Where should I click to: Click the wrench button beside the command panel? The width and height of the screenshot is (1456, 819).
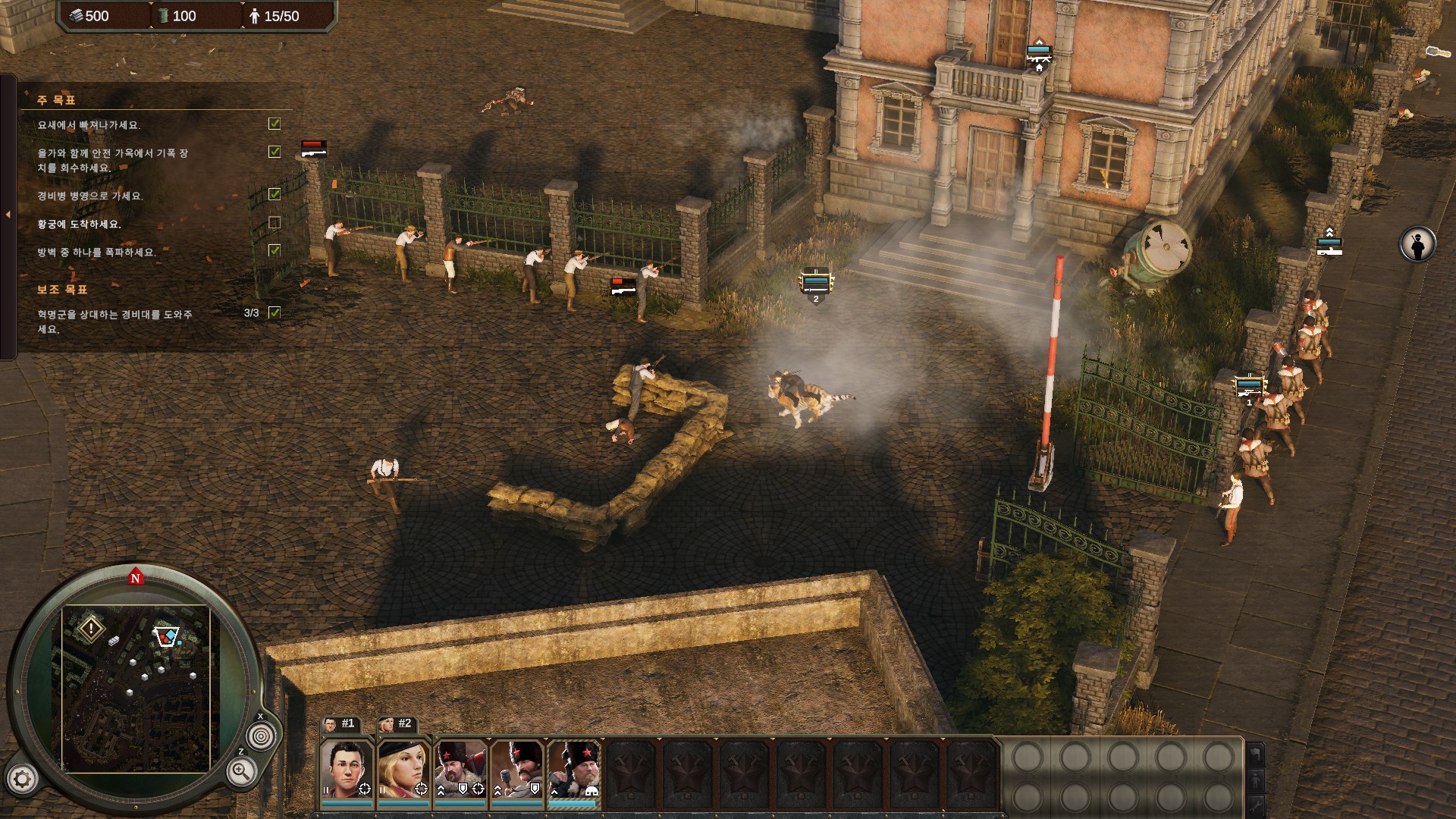pos(1256,805)
